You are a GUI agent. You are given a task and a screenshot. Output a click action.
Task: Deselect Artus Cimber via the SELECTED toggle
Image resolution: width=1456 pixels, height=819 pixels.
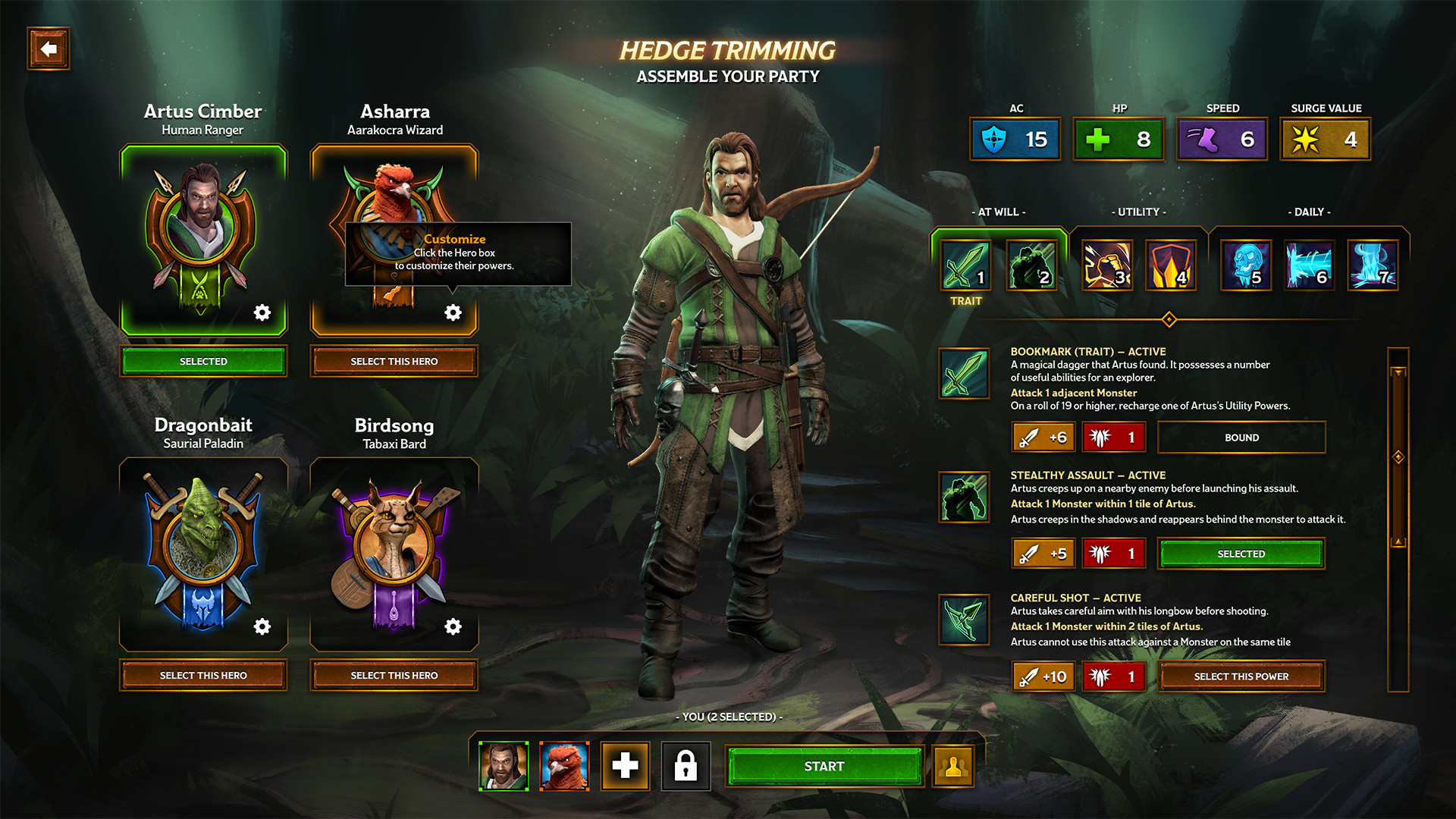click(202, 361)
